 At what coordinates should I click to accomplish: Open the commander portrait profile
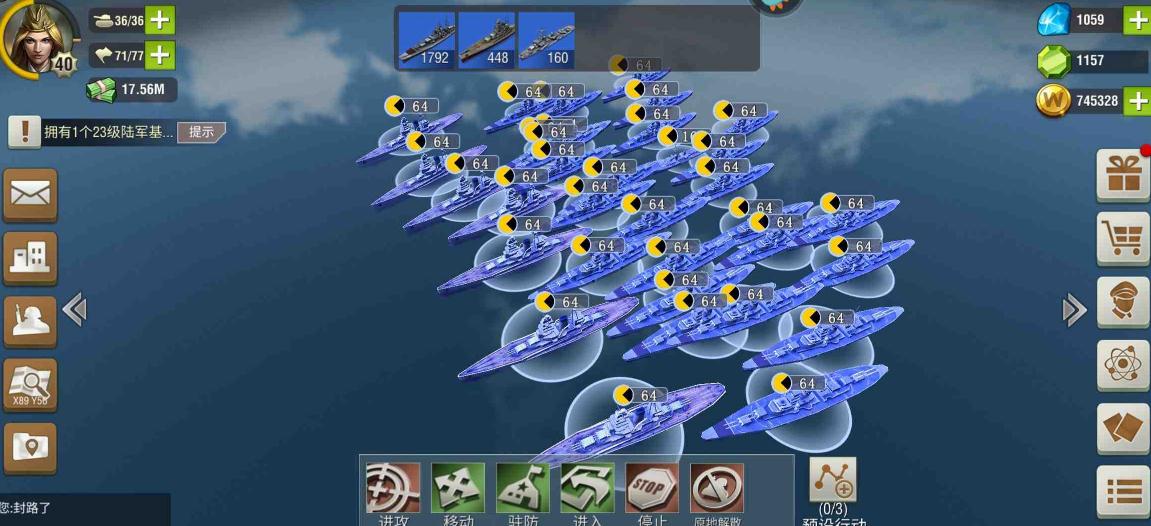38,36
